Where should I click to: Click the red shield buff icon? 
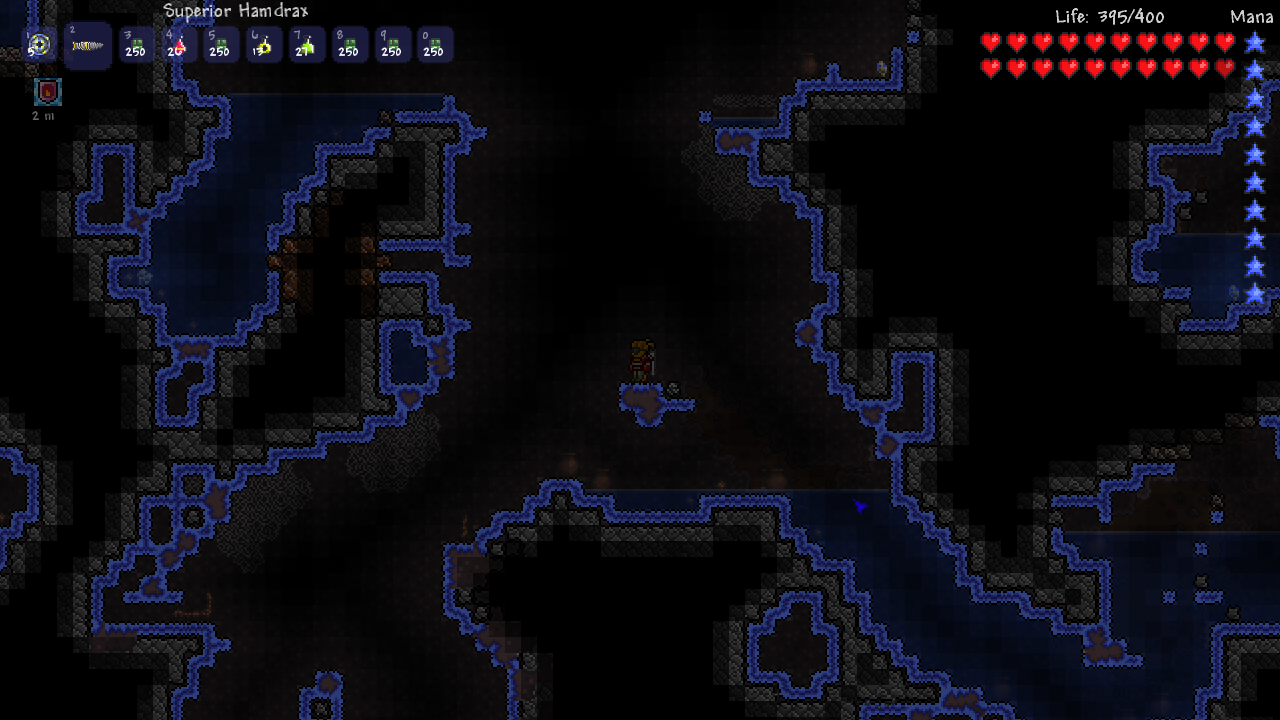point(47,92)
